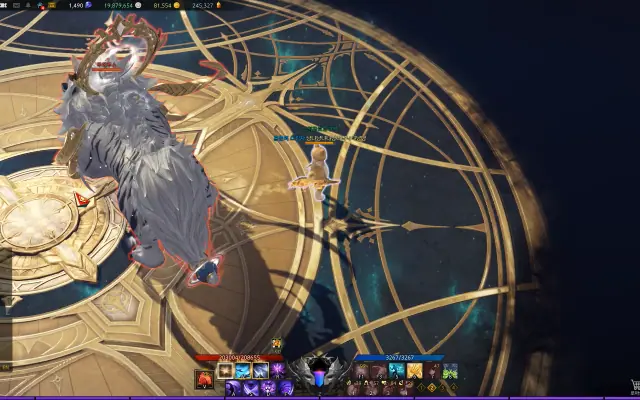Screen dimensions: 640x400
Task: Select the green butterfly item slot
Action: [450, 371]
